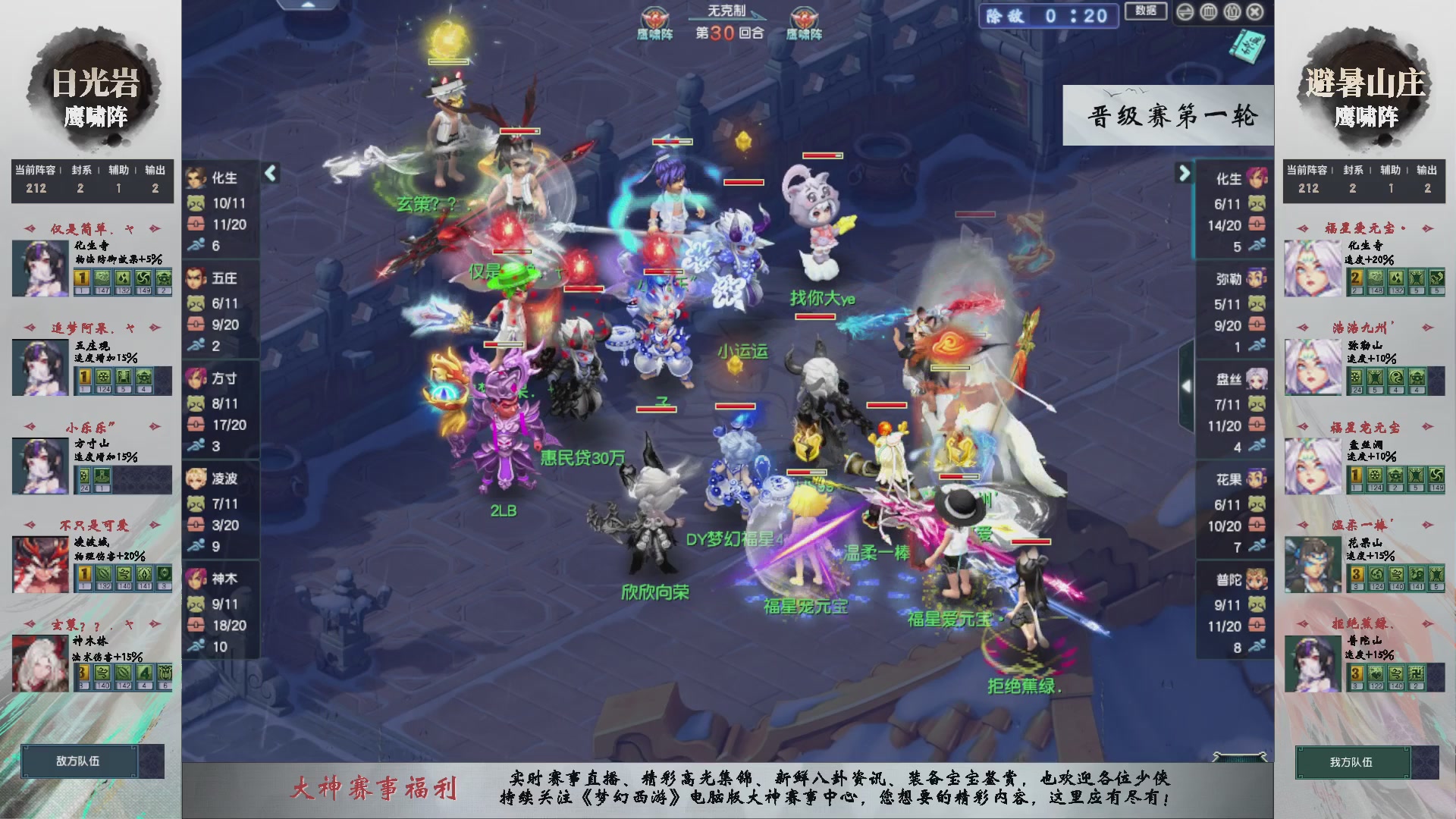Open the 数据 battle data window
Image resolution: width=1456 pixels, height=819 pixels.
[x=1147, y=11]
